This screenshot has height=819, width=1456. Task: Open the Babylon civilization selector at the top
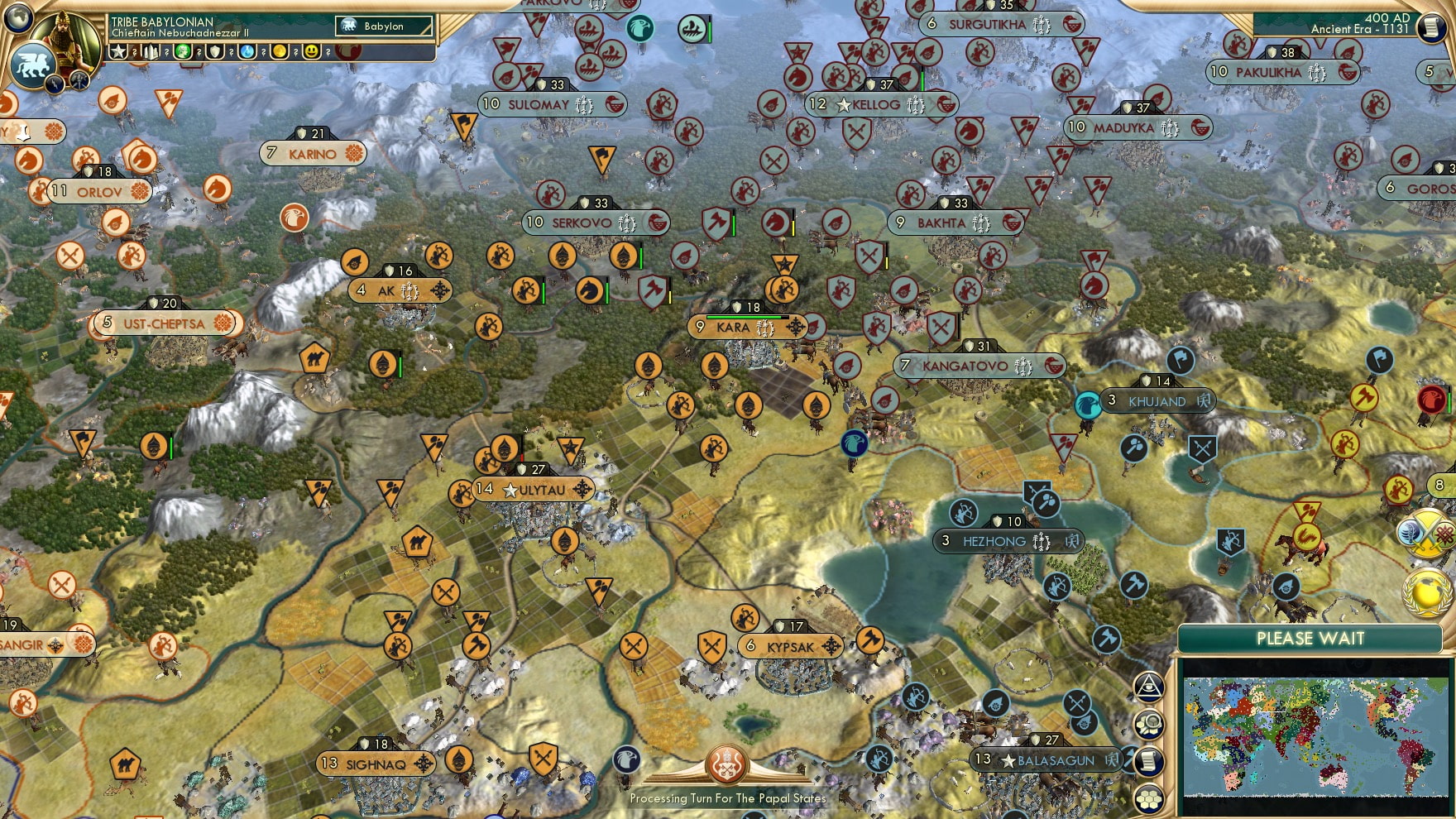click(x=385, y=26)
